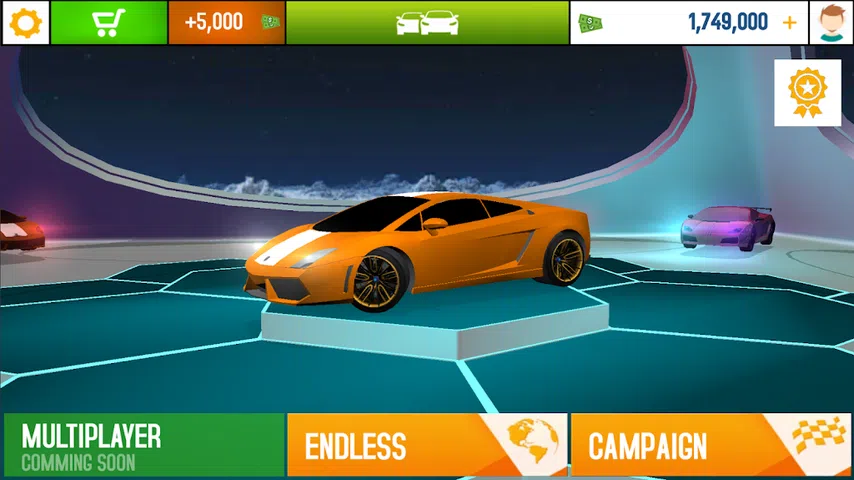
Task: Claim the +5,000 cash bonus
Action: click(x=226, y=22)
